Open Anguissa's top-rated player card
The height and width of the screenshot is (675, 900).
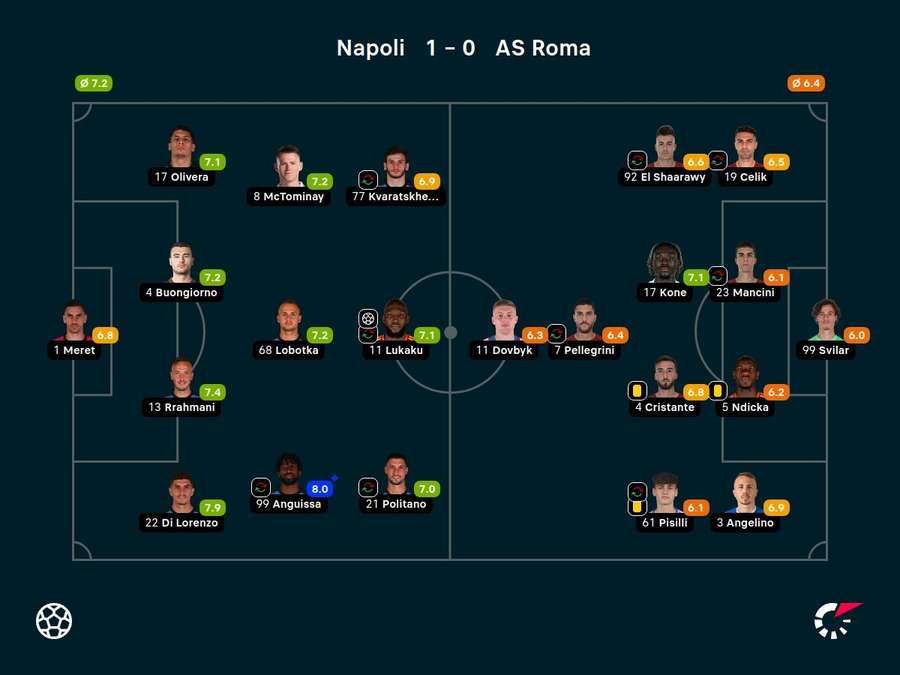click(289, 475)
